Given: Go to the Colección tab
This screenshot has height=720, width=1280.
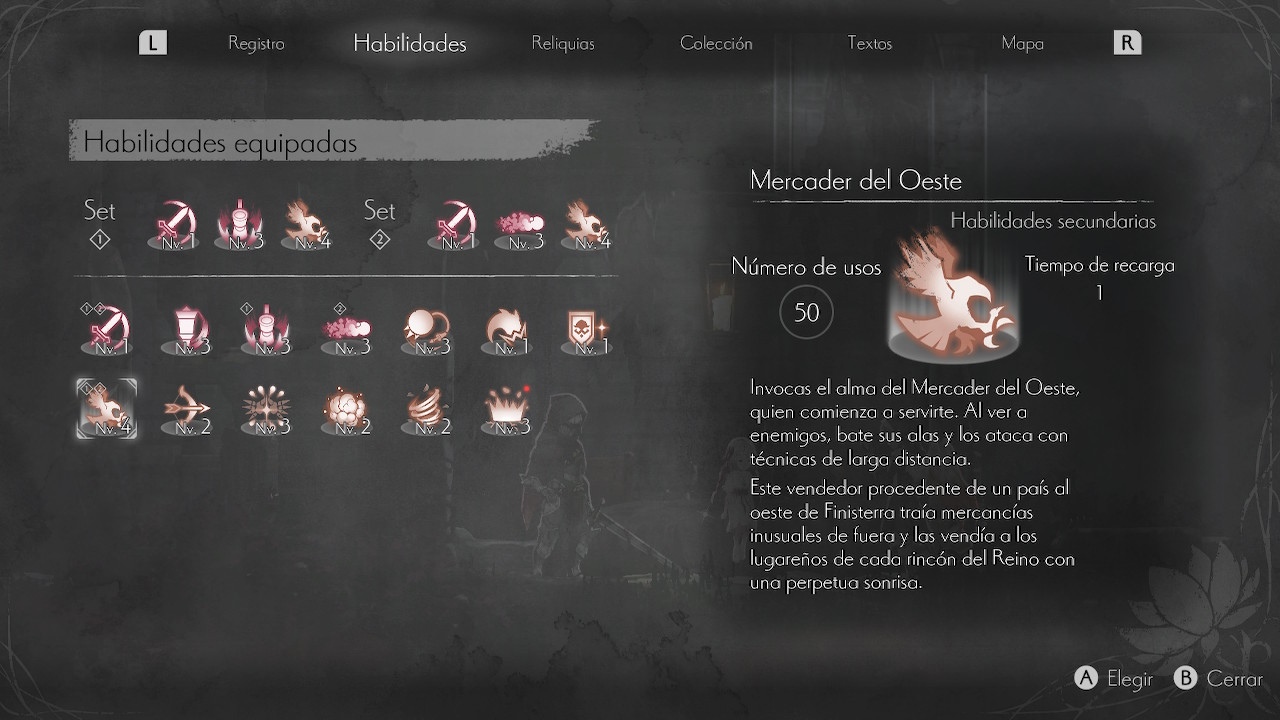Looking at the screenshot, I should 716,43.
